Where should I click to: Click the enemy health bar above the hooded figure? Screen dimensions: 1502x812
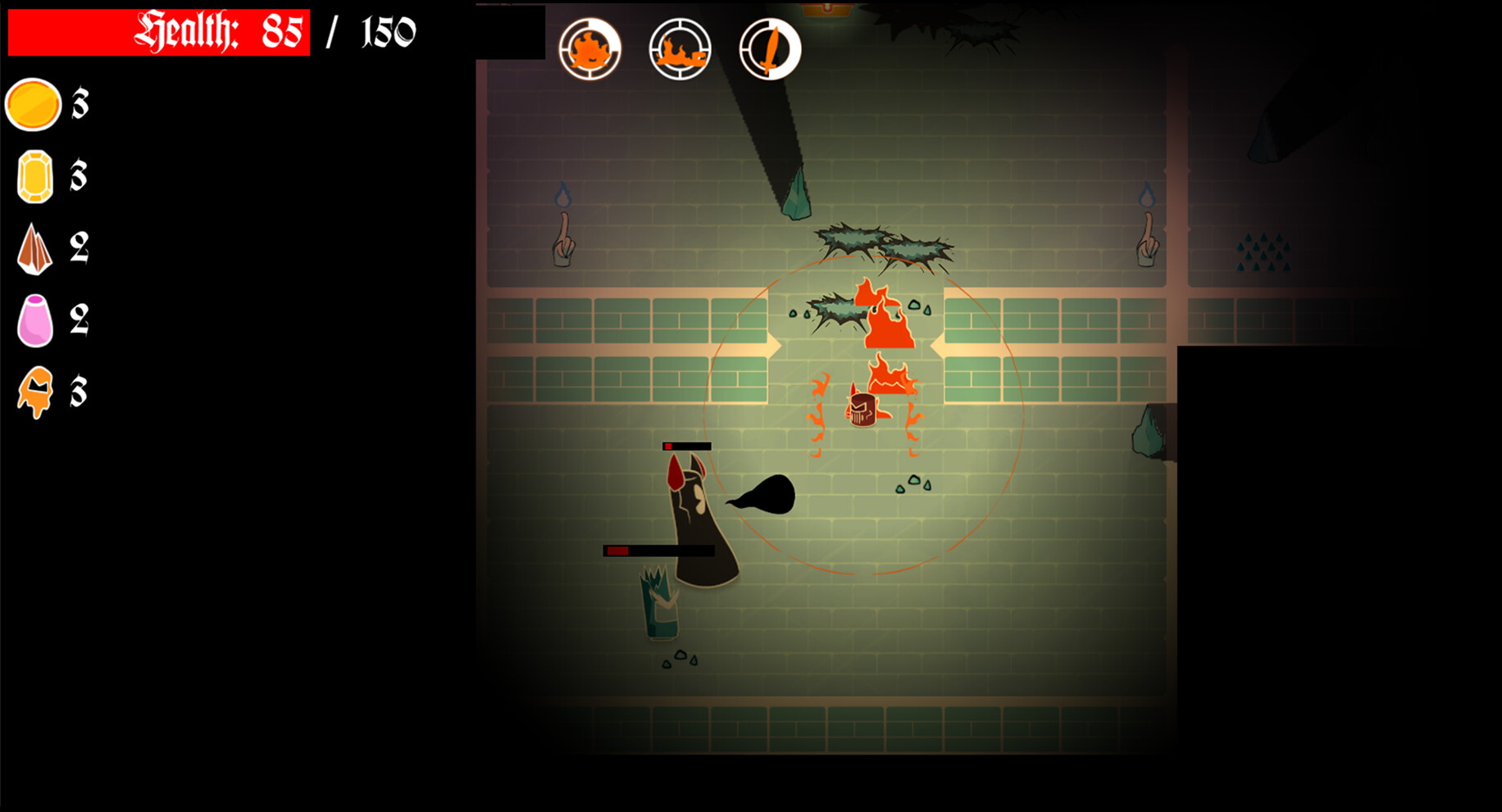pyautogui.click(x=687, y=447)
